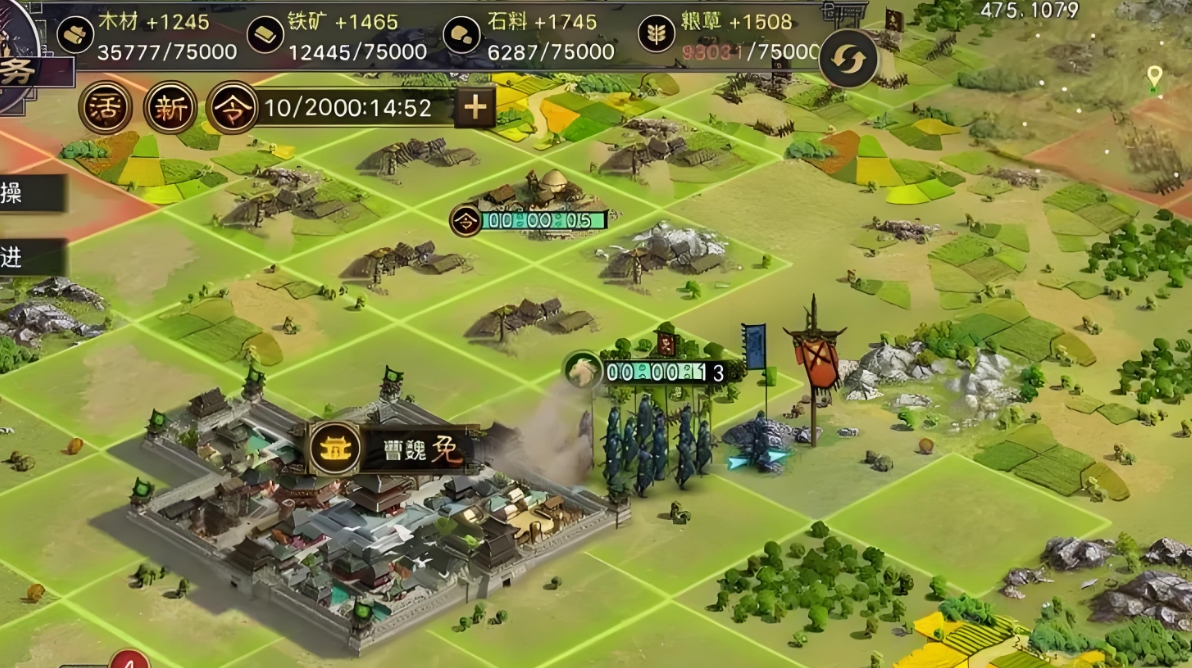The image size is (1192, 668).
Task: Add more orders with the plus button
Action: (x=475, y=107)
